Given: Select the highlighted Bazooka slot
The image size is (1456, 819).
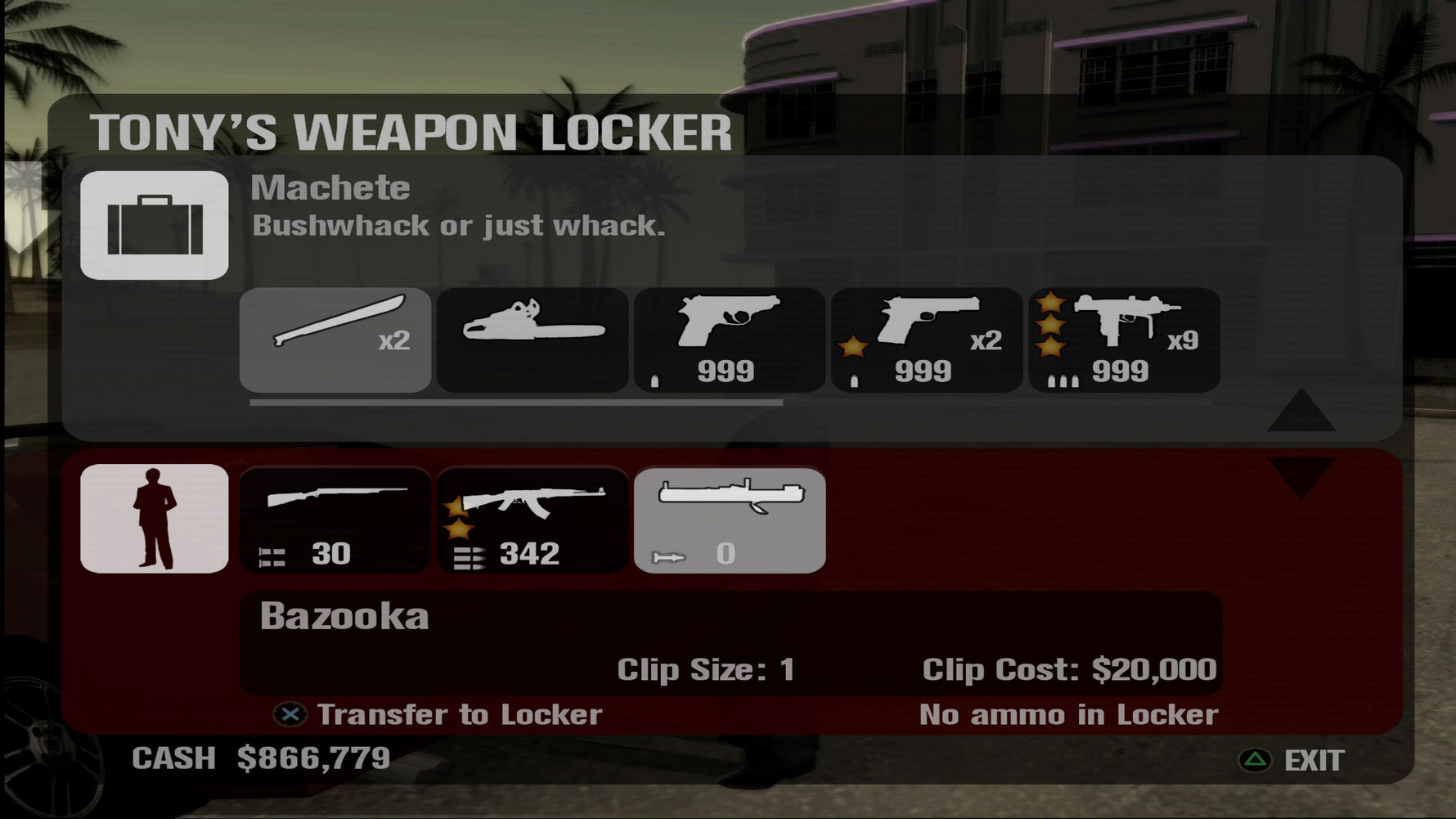Looking at the screenshot, I should click(730, 520).
